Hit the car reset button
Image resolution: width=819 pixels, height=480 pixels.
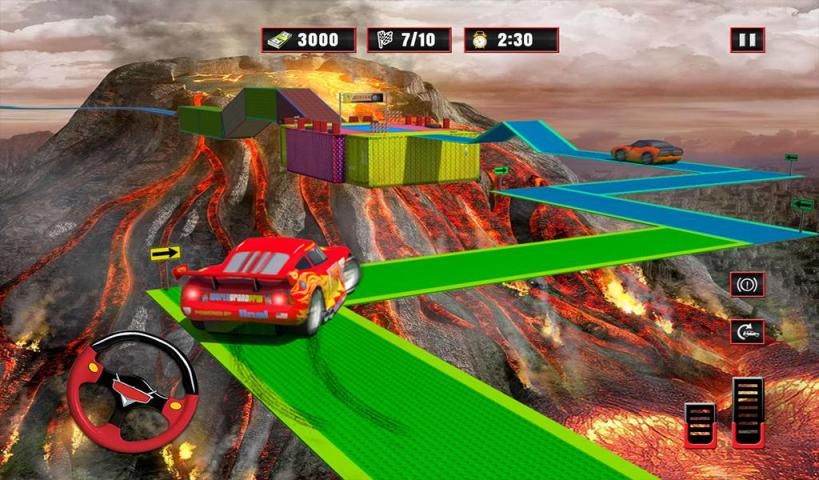tap(746, 331)
